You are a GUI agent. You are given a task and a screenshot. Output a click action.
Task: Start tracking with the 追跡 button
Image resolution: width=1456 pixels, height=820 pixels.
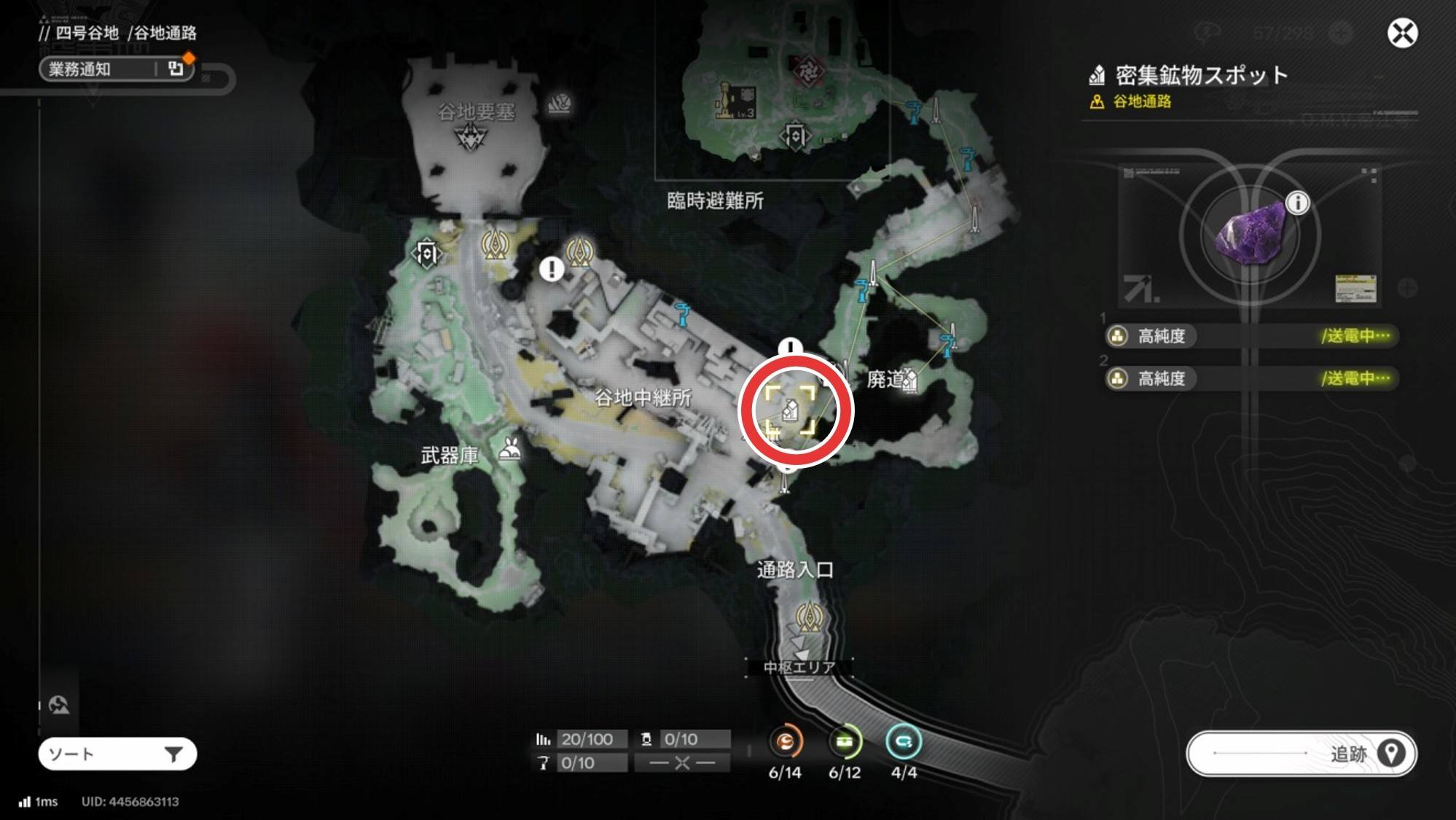coord(1302,754)
